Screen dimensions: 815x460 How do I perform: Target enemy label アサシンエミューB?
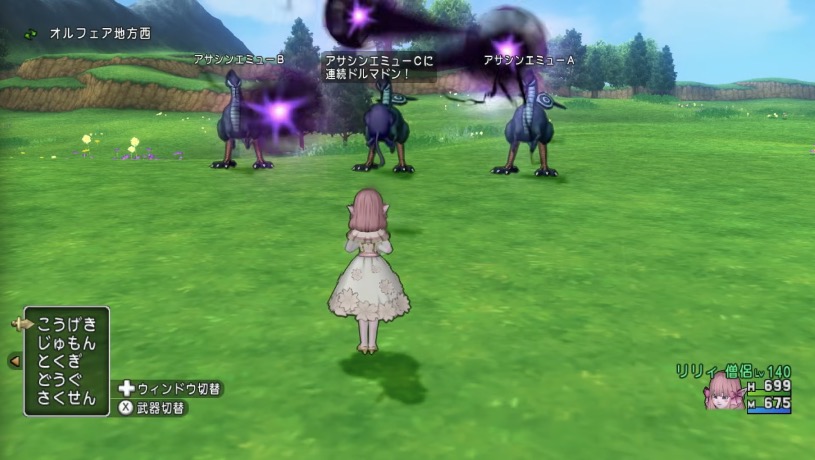click(239, 60)
